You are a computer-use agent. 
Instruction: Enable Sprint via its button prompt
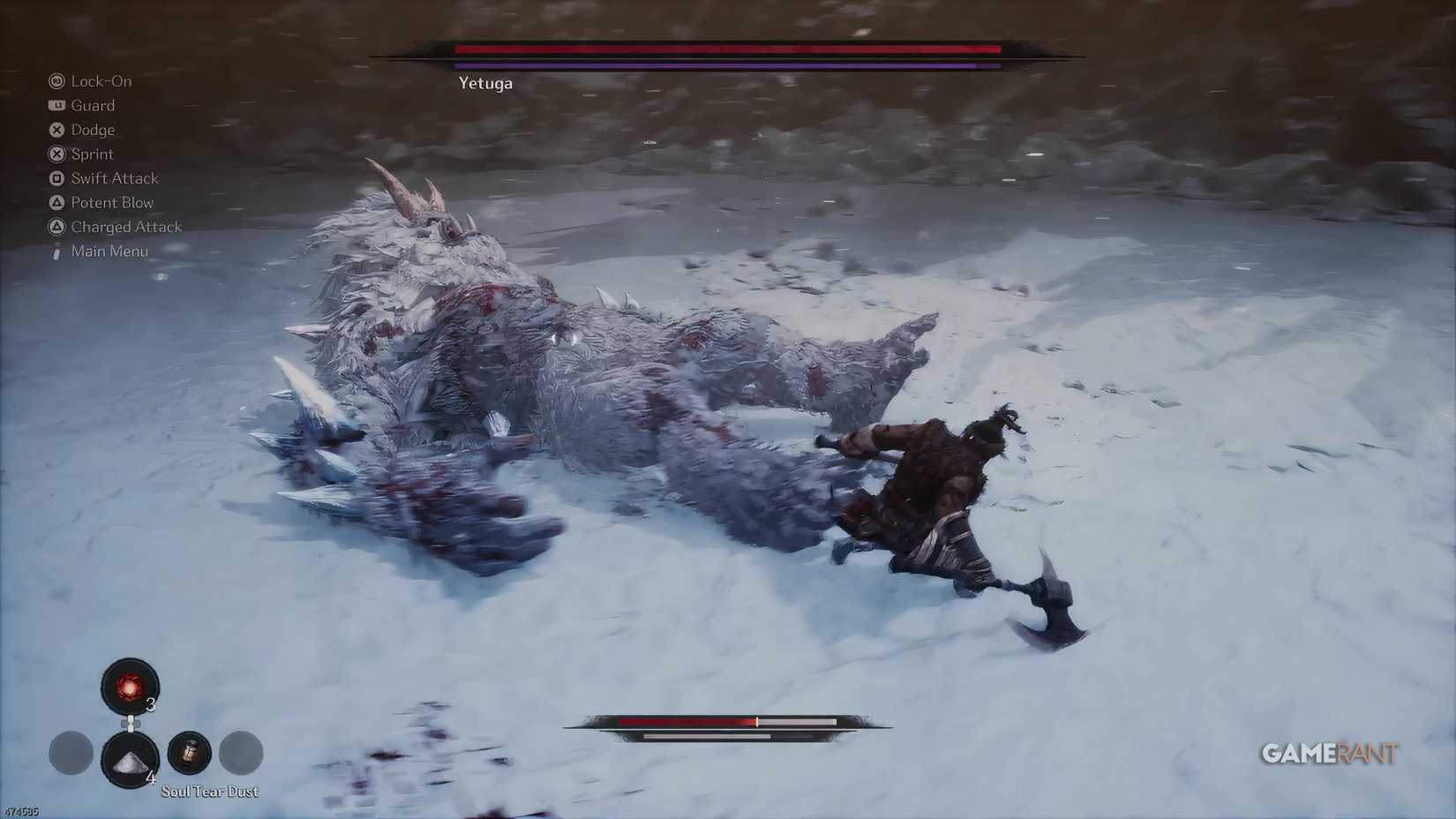pyautogui.click(x=56, y=154)
